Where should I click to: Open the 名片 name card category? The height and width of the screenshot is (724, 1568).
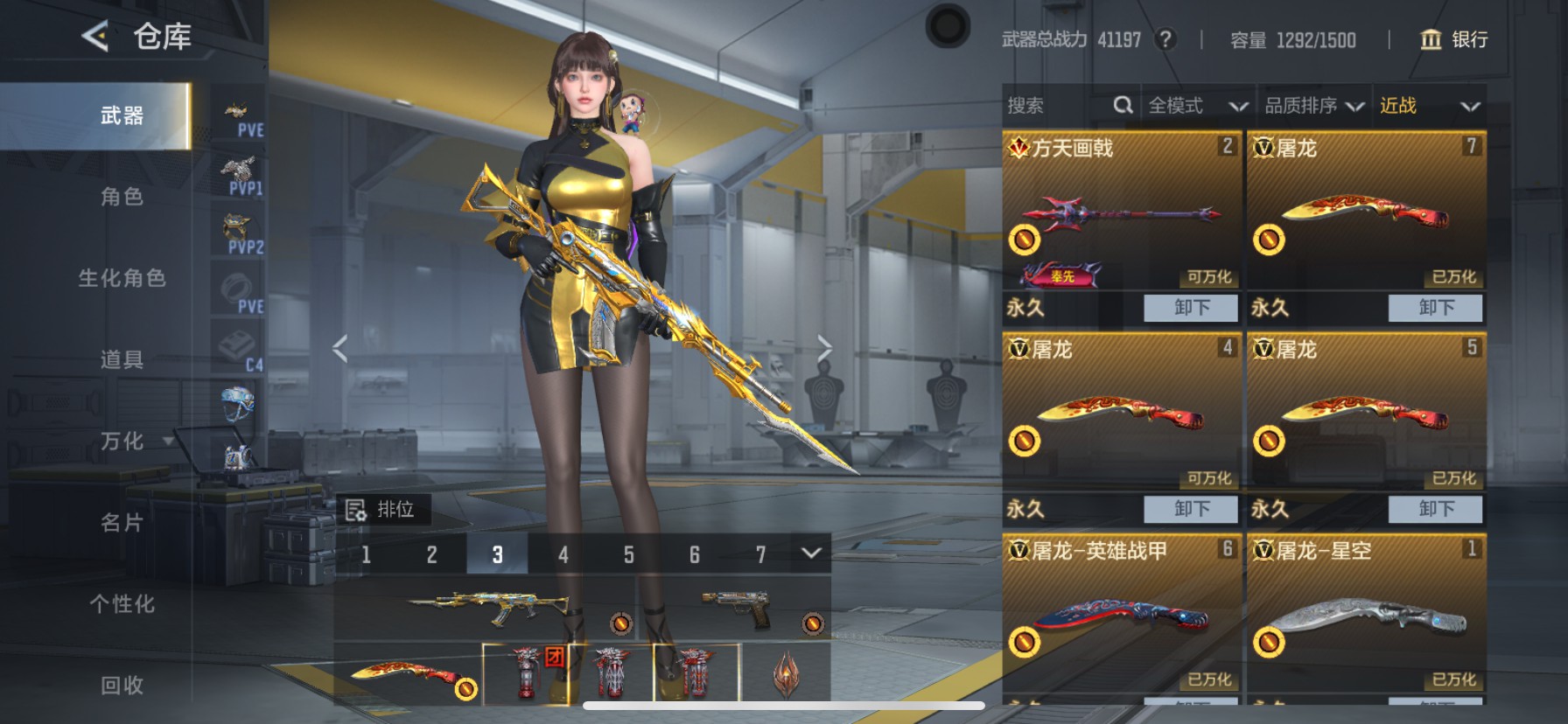[x=121, y=522]
